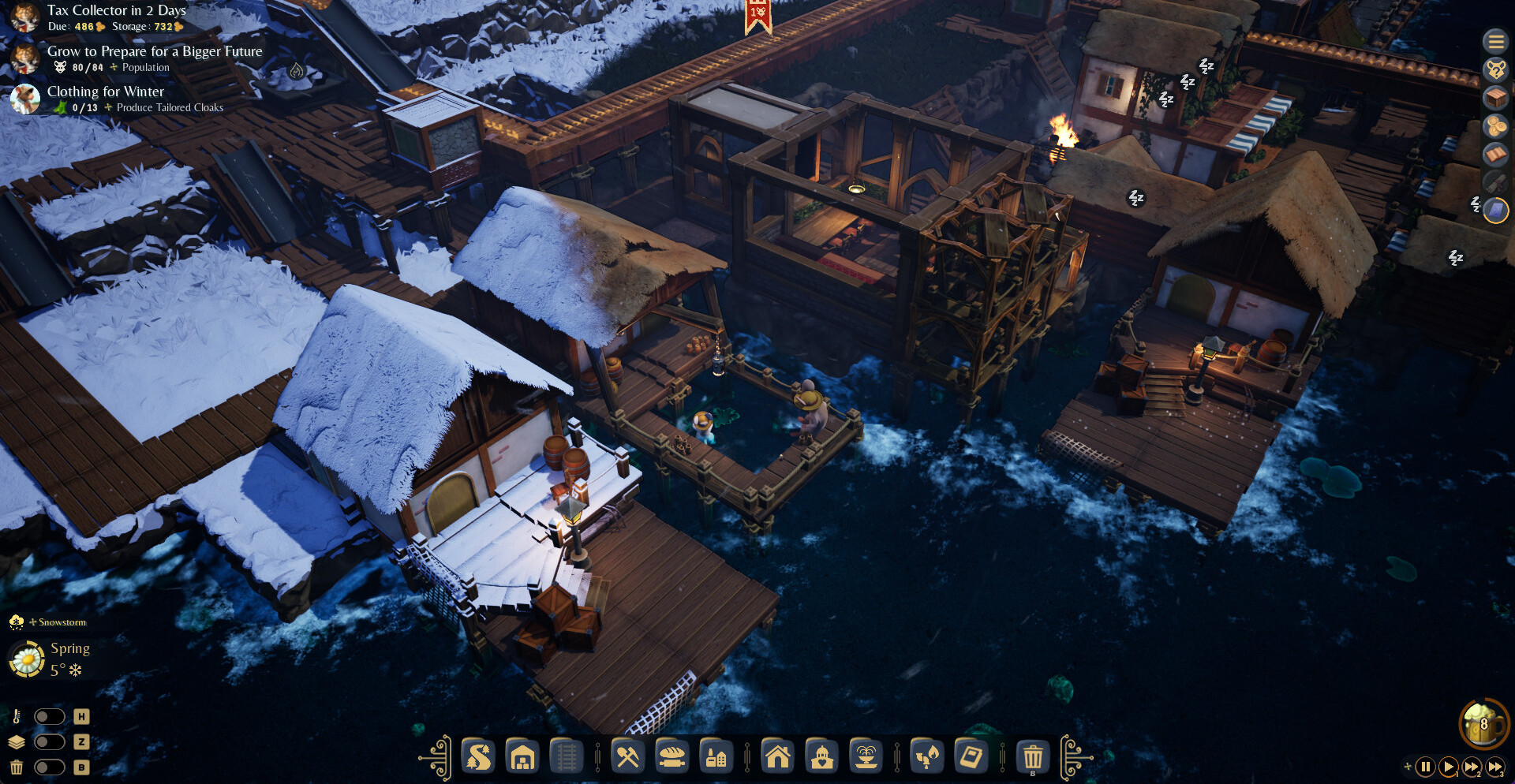Choose the bread food production category
1515x784 pixels.
click(672, 757)
